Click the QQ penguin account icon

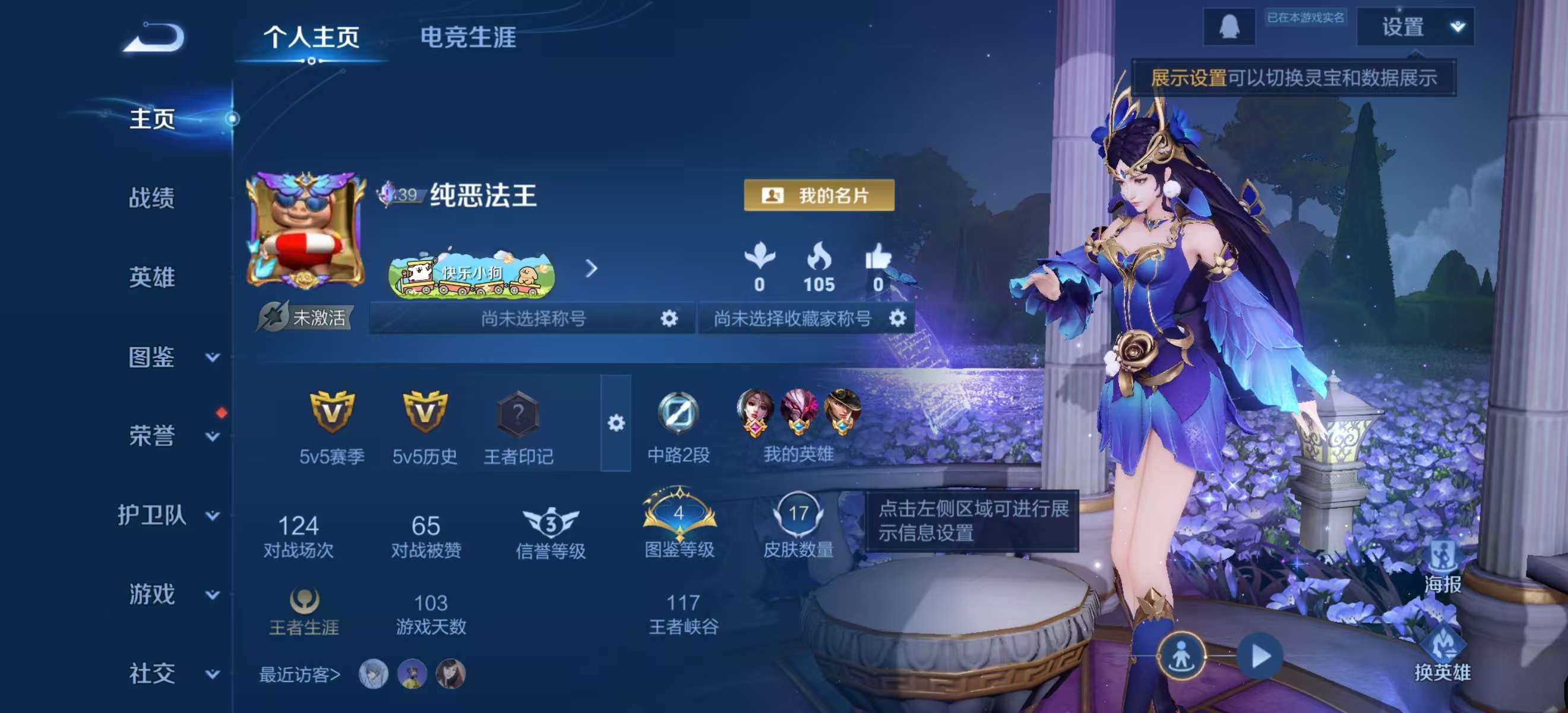(x=1230, y=27)
